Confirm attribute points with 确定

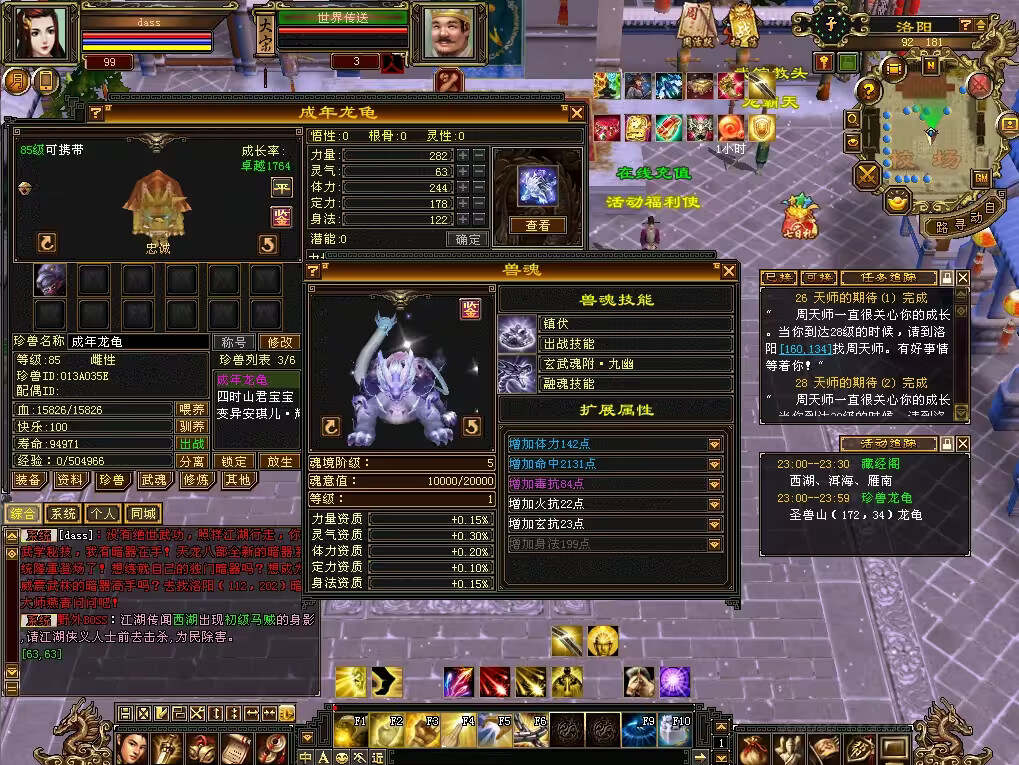(x=467, y=239)
